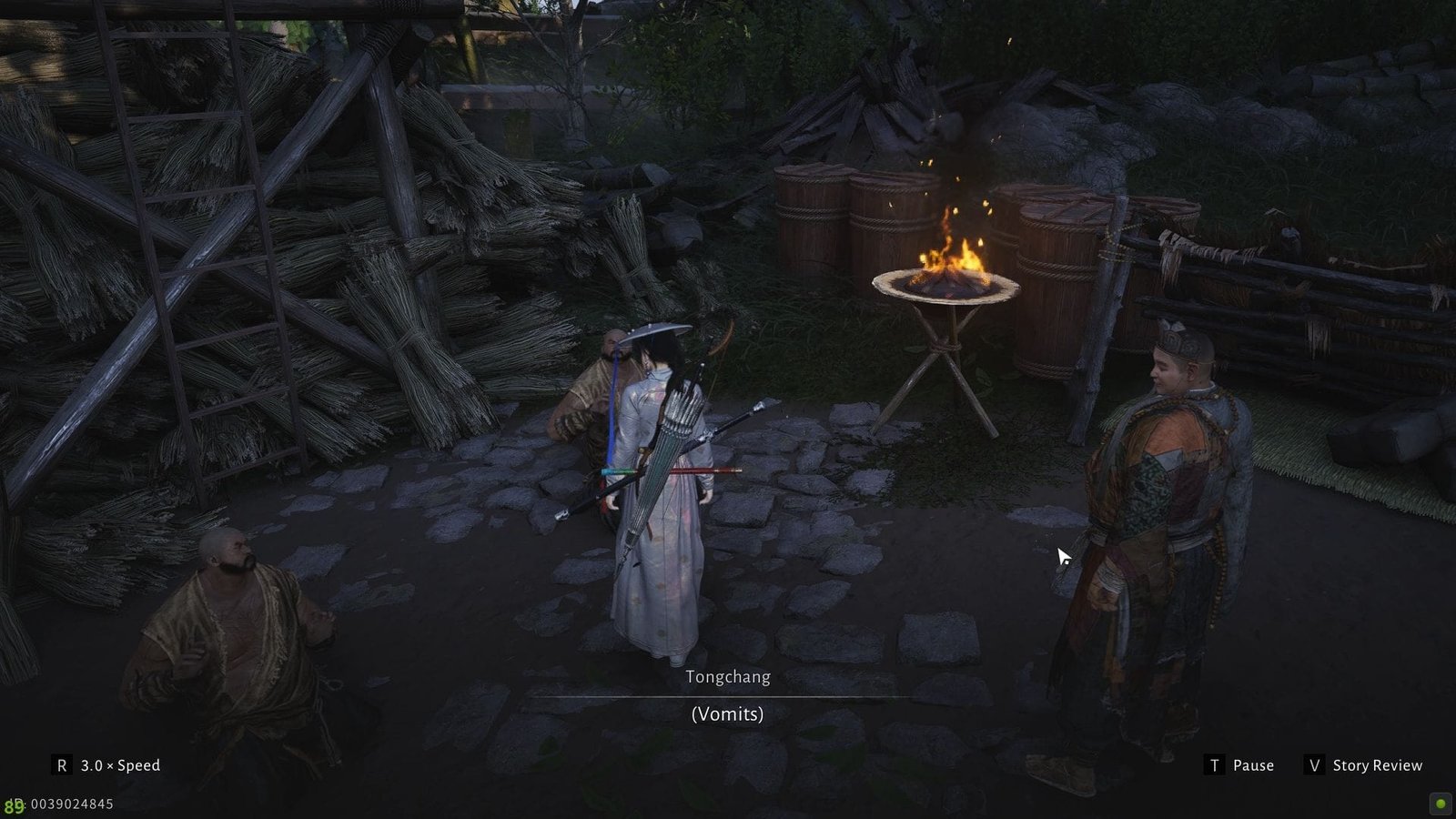
Task: Click the speaker name Tongchang
Action: (x=728, y=677)
